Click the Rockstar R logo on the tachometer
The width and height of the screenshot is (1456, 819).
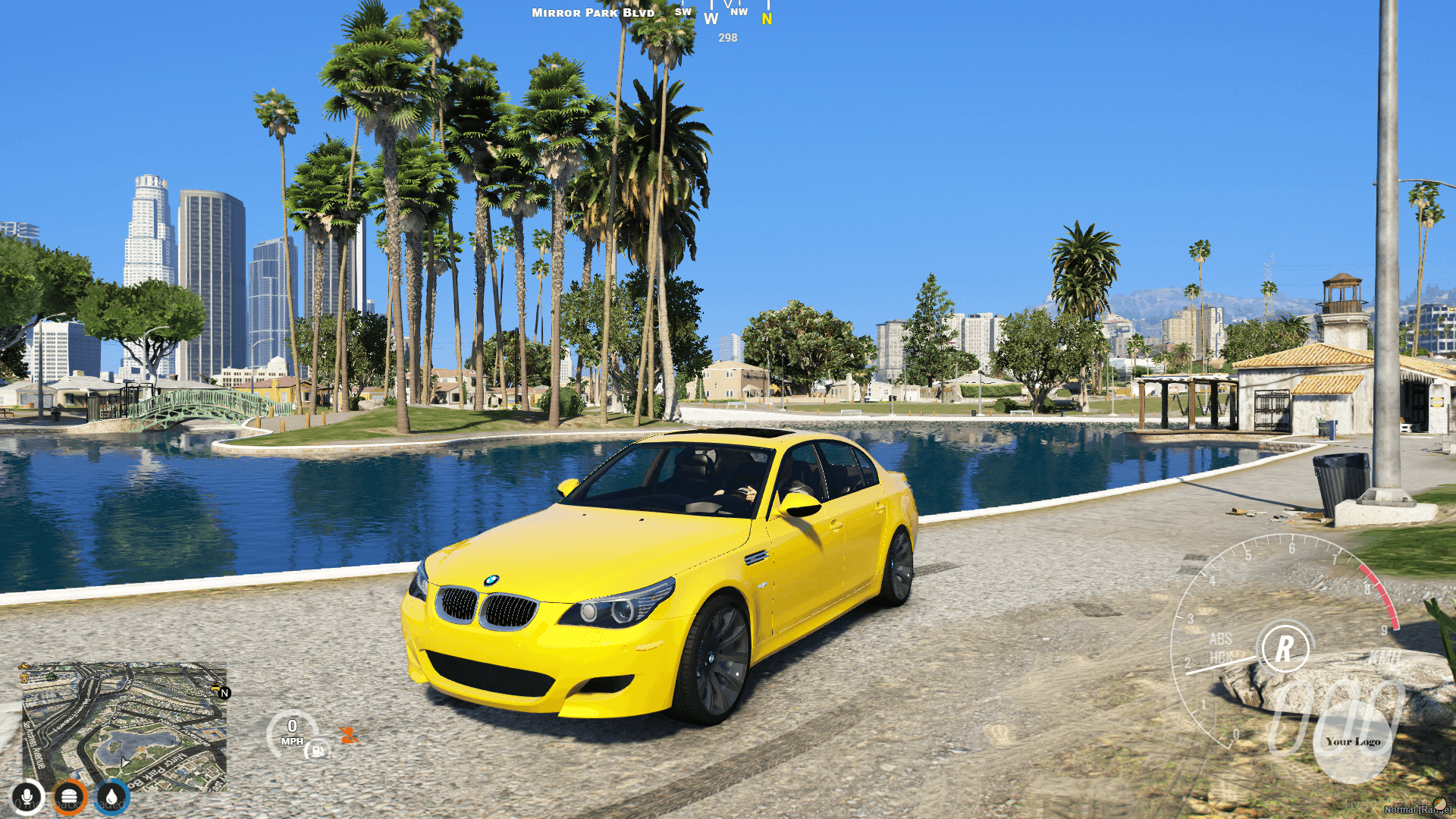1285,648
